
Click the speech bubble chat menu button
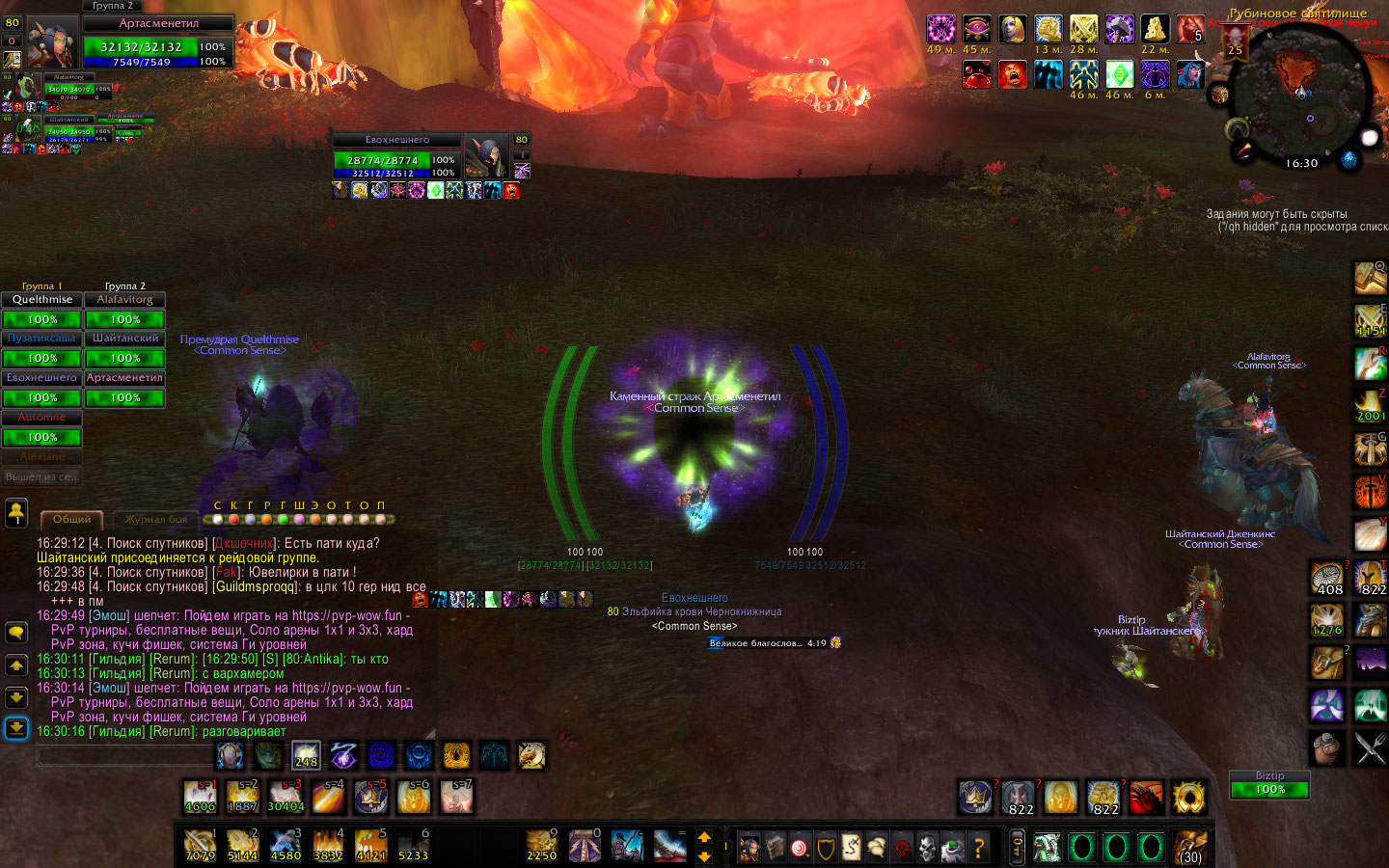click(16, 633)
